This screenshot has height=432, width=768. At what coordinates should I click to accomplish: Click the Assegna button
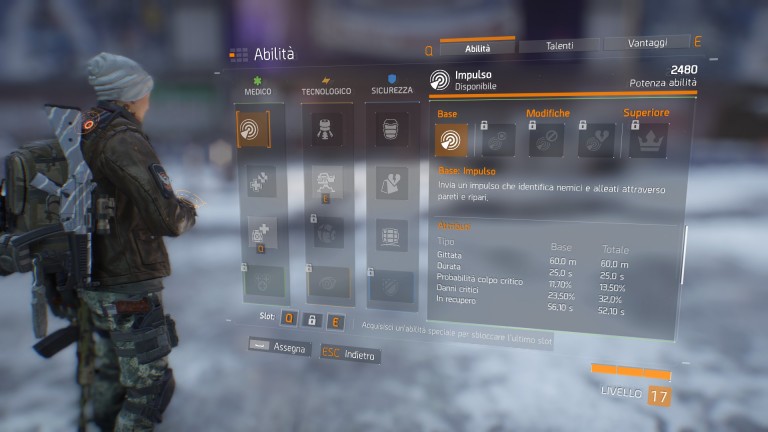click(270, 347)
